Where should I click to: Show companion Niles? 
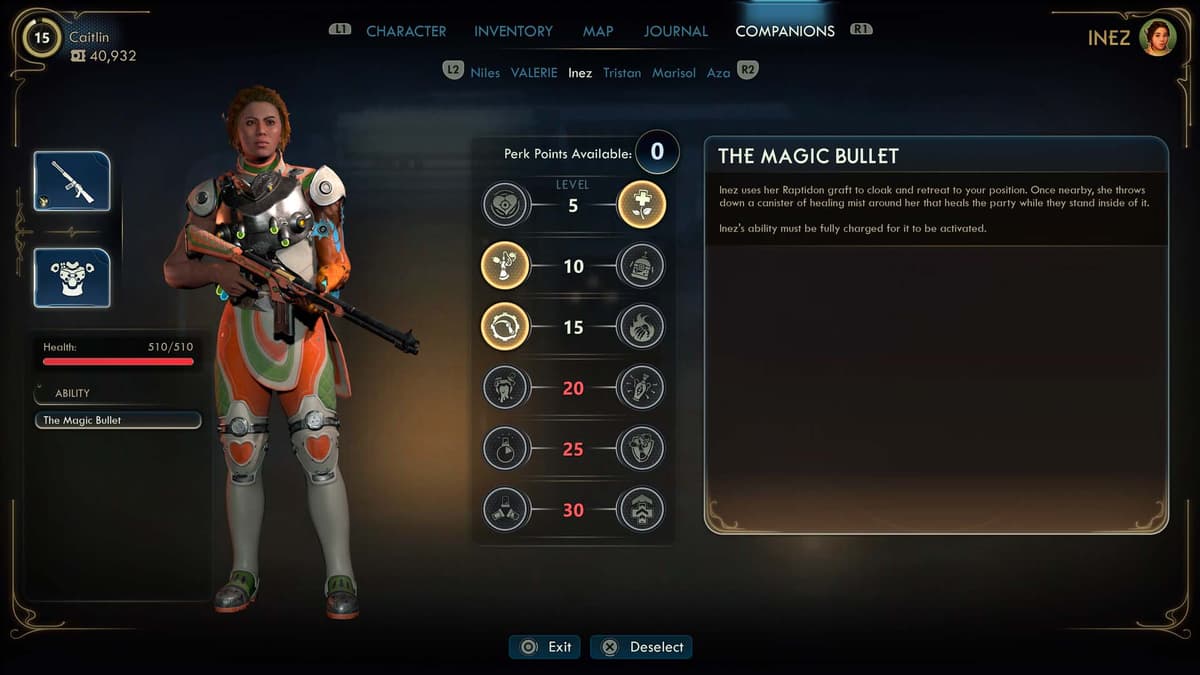(x=485, y=73)
